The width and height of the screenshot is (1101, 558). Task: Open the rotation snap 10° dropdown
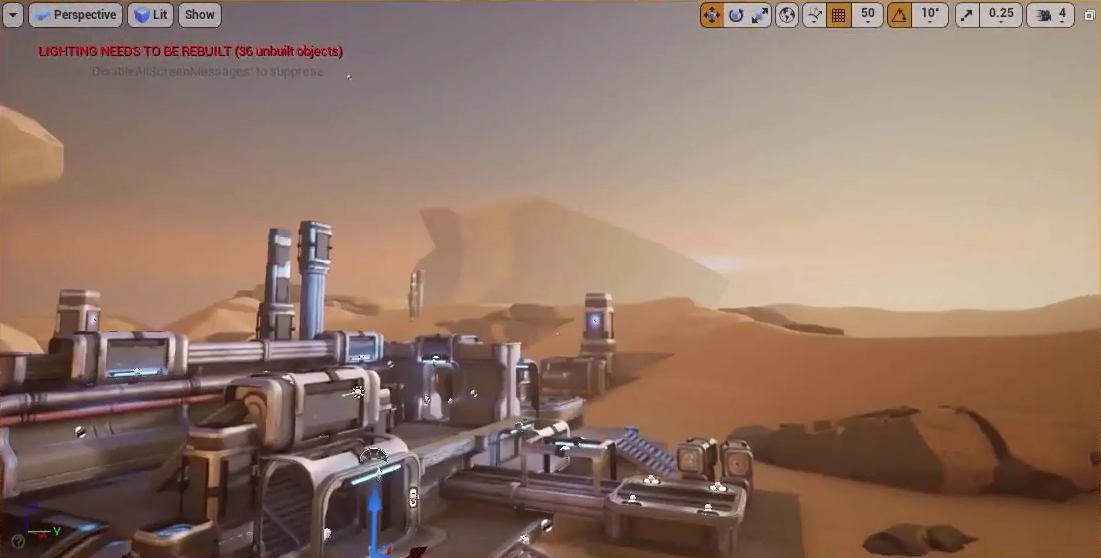click(x=930, y=15)
